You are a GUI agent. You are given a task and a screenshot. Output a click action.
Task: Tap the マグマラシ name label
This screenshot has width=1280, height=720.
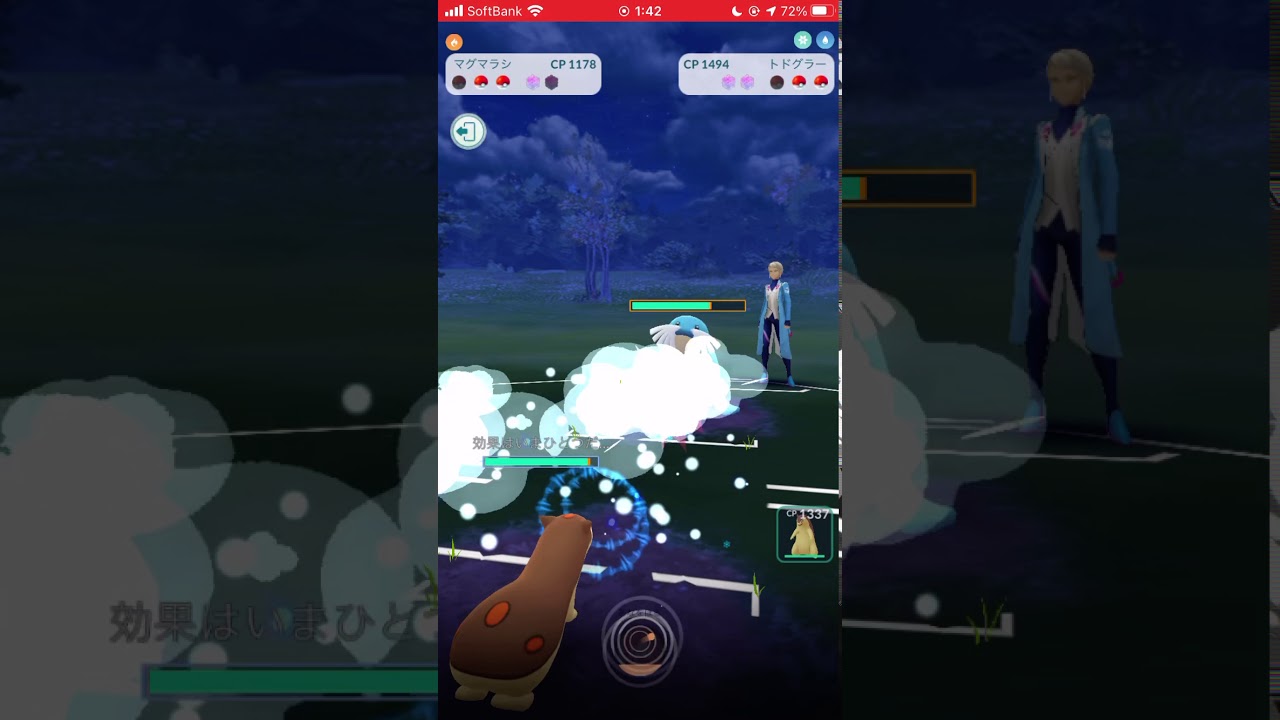[x=483, y=62]
